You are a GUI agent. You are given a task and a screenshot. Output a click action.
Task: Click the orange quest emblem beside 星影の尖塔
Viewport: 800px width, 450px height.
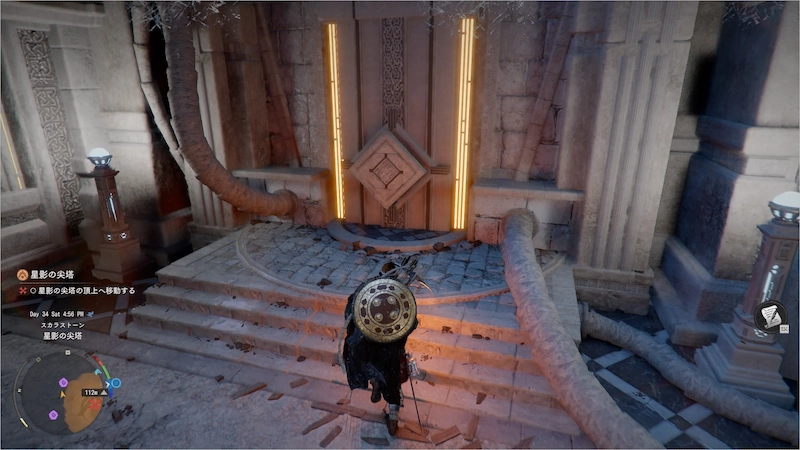21,273
